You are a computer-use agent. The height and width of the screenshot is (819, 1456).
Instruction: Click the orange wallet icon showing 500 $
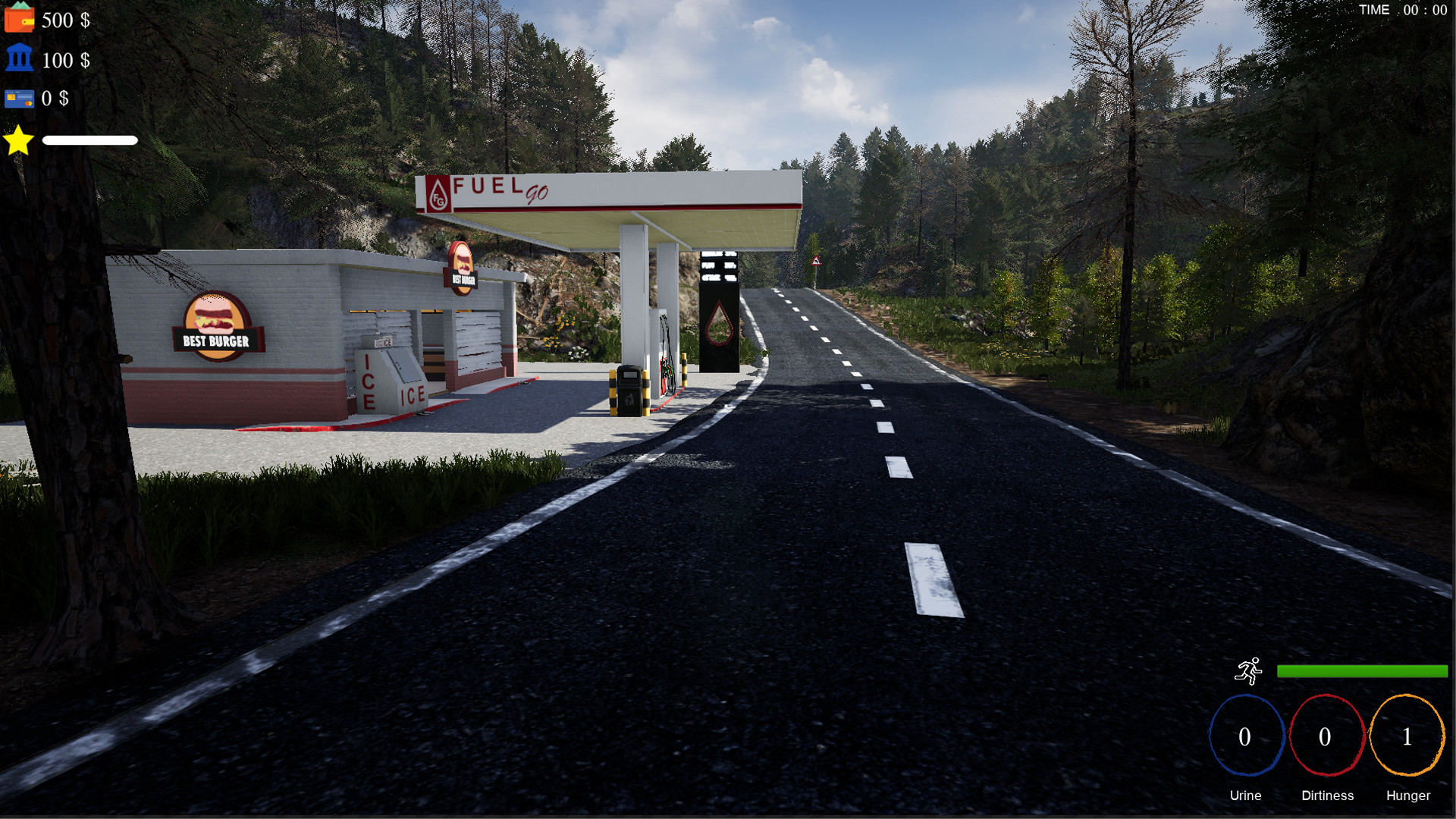(20, 19)
